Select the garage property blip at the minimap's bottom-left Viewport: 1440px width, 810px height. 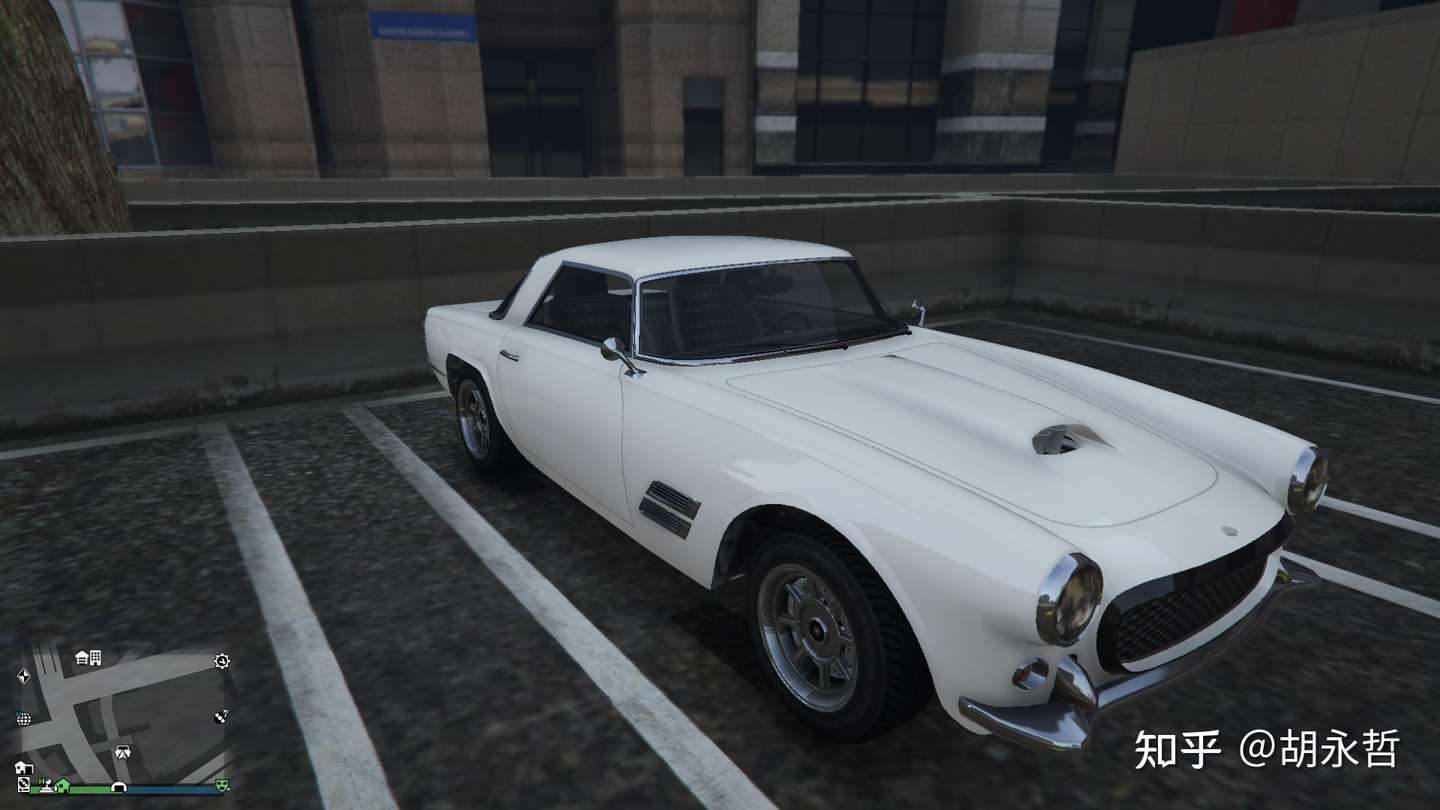(x=23, y=767)
